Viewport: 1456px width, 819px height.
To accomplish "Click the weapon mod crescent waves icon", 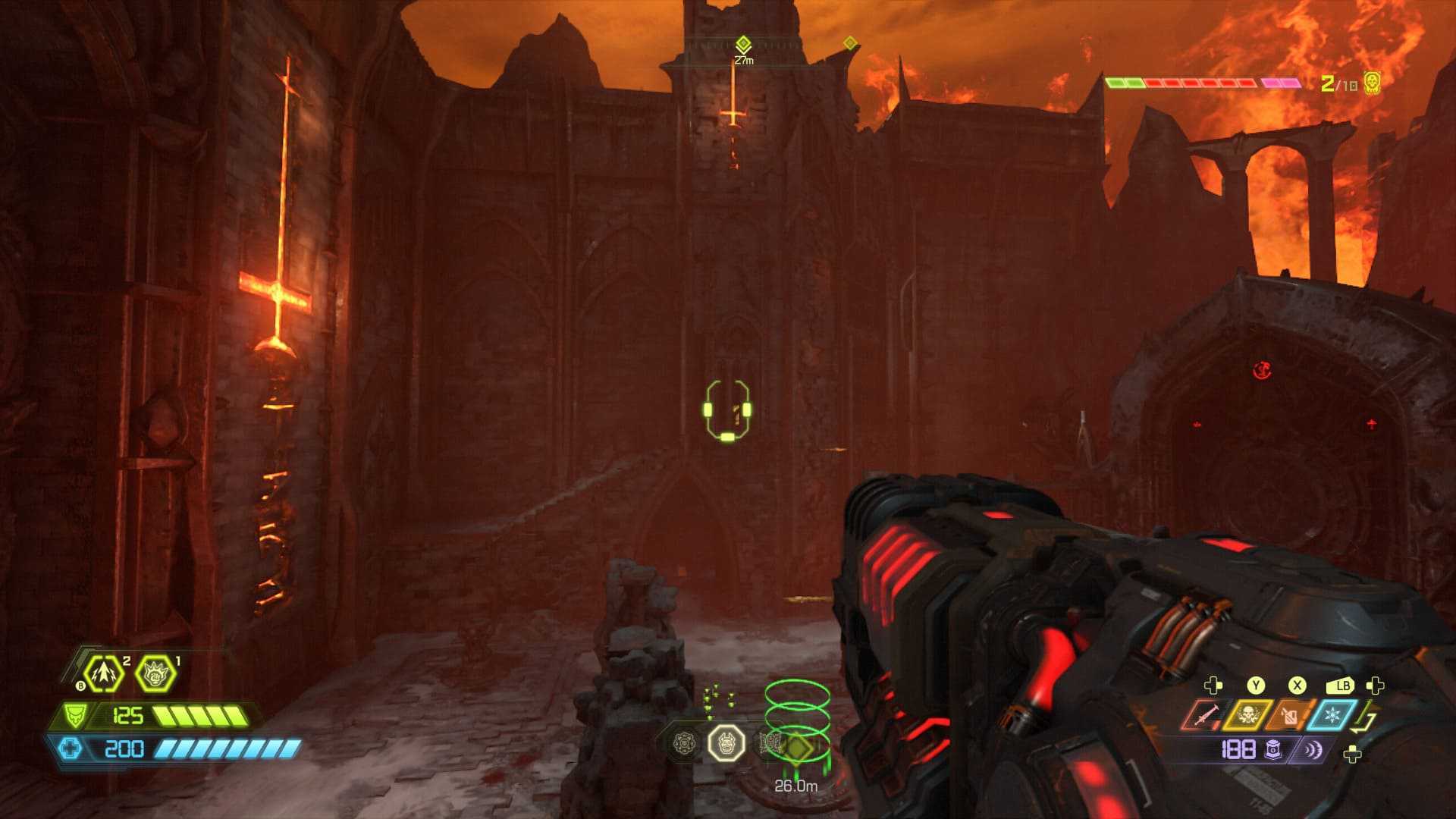I will click(1312, 750).
